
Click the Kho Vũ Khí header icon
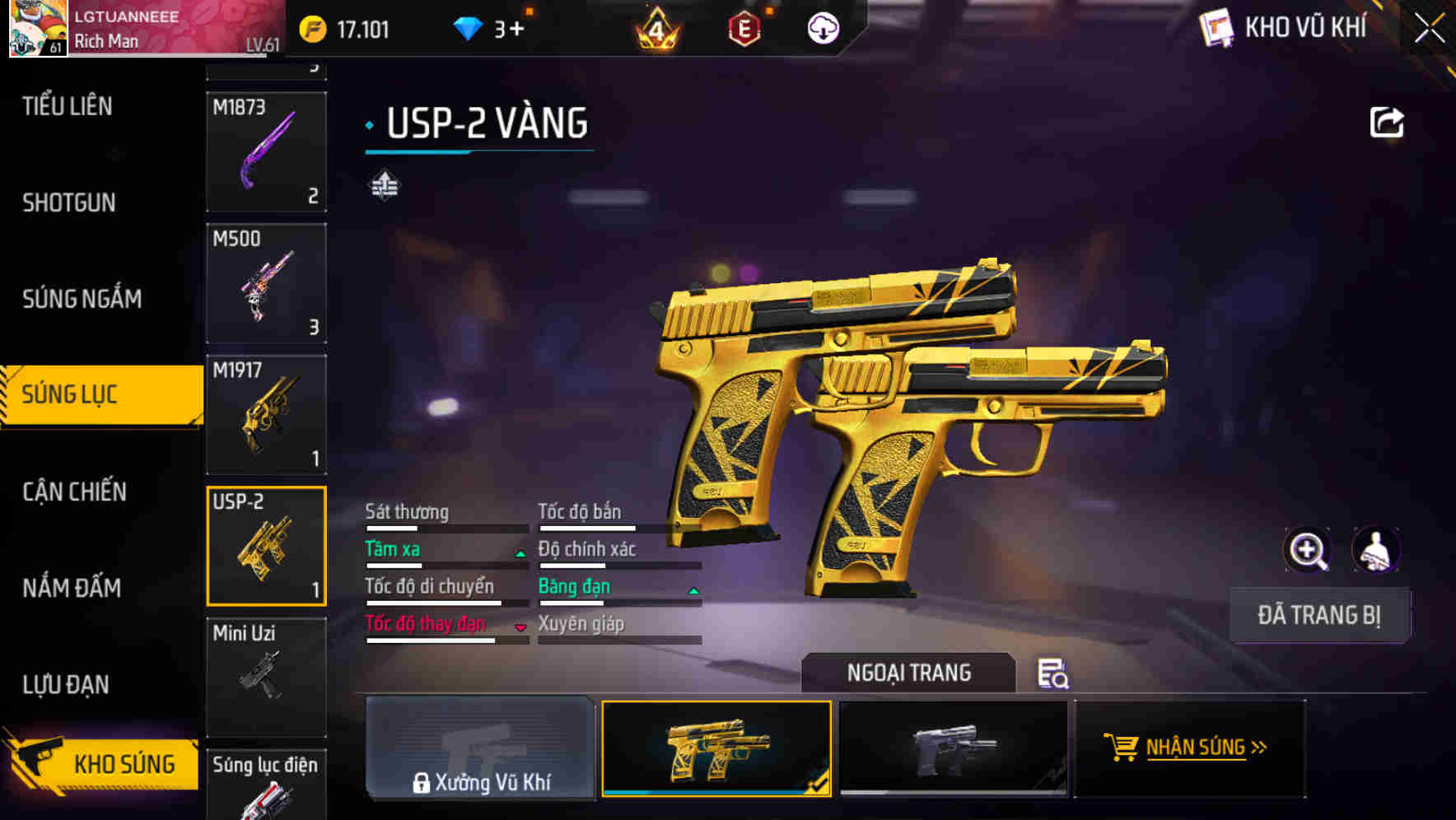1216,27
